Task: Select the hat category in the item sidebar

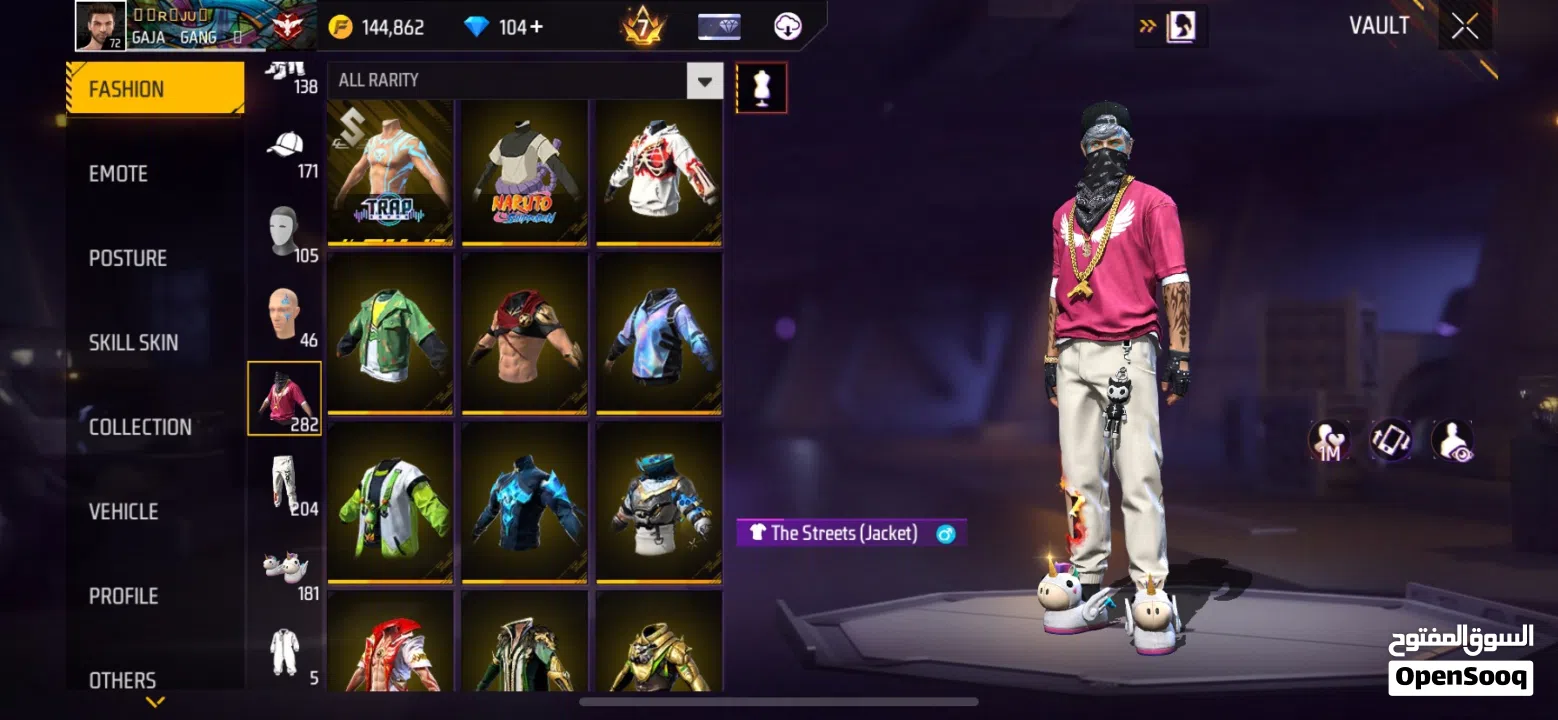Action: tap(286, 145)
